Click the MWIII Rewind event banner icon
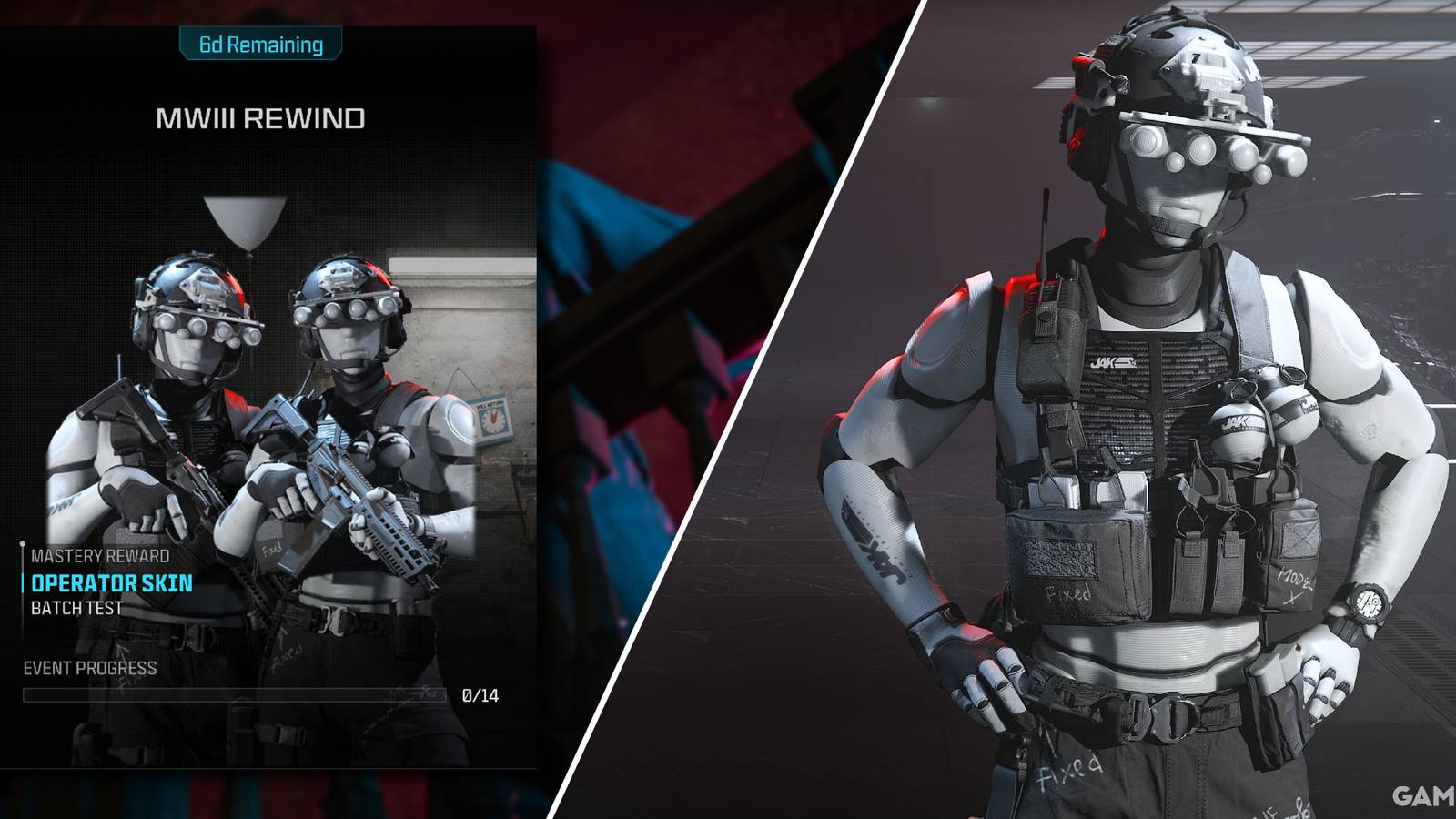This screenshot has height=819, width=1456. tap(259, 118)
